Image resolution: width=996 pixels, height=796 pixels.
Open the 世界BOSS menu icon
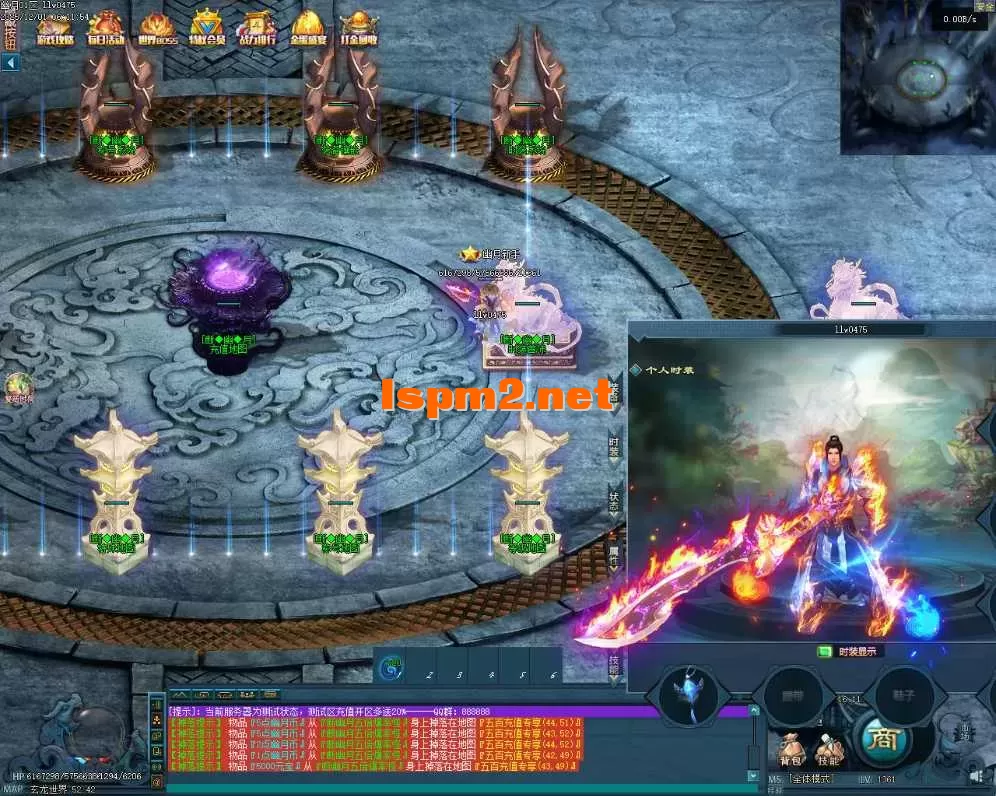tap(157, 29)
